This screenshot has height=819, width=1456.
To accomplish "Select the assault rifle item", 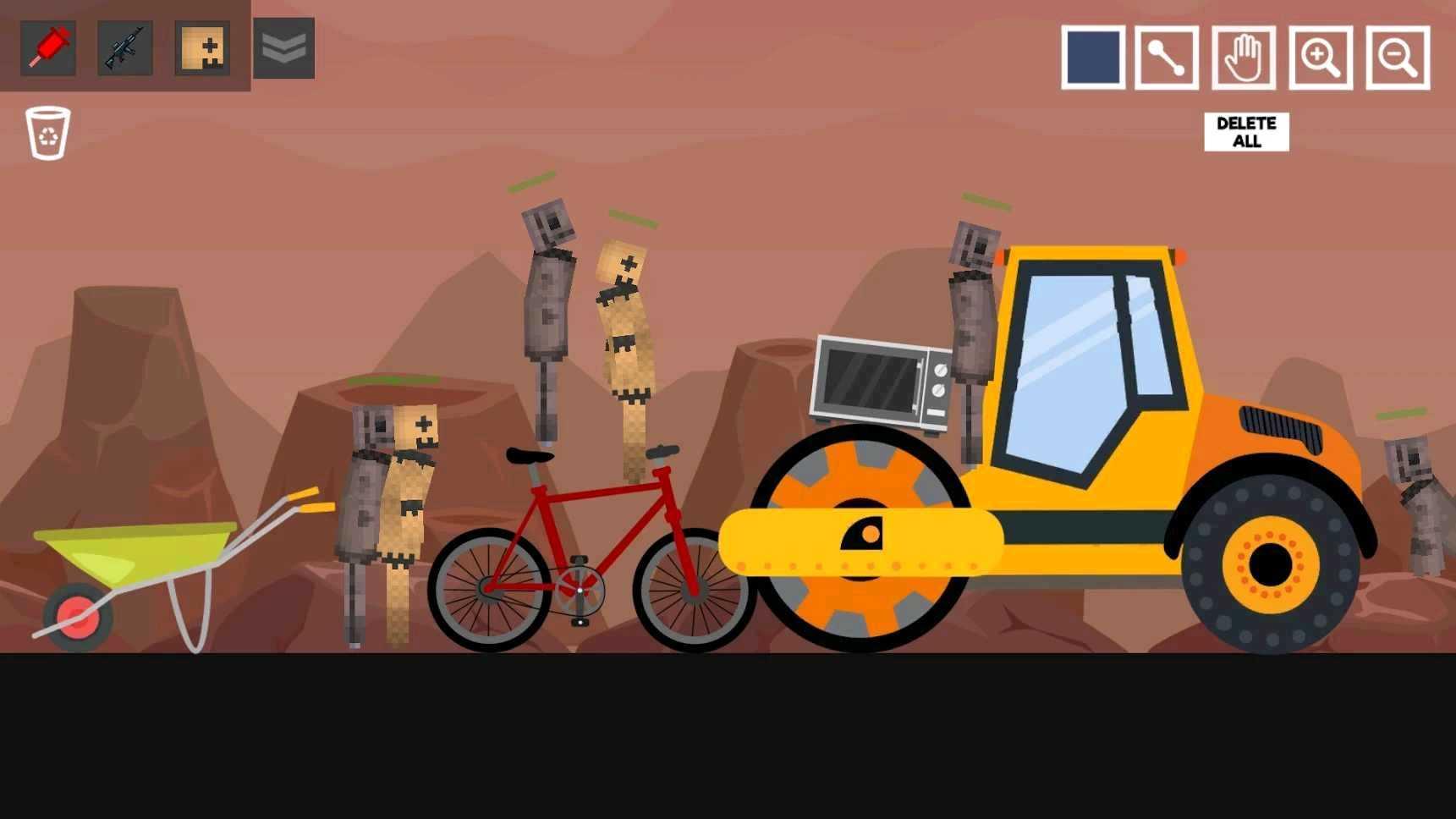I will tap(124, 48).
